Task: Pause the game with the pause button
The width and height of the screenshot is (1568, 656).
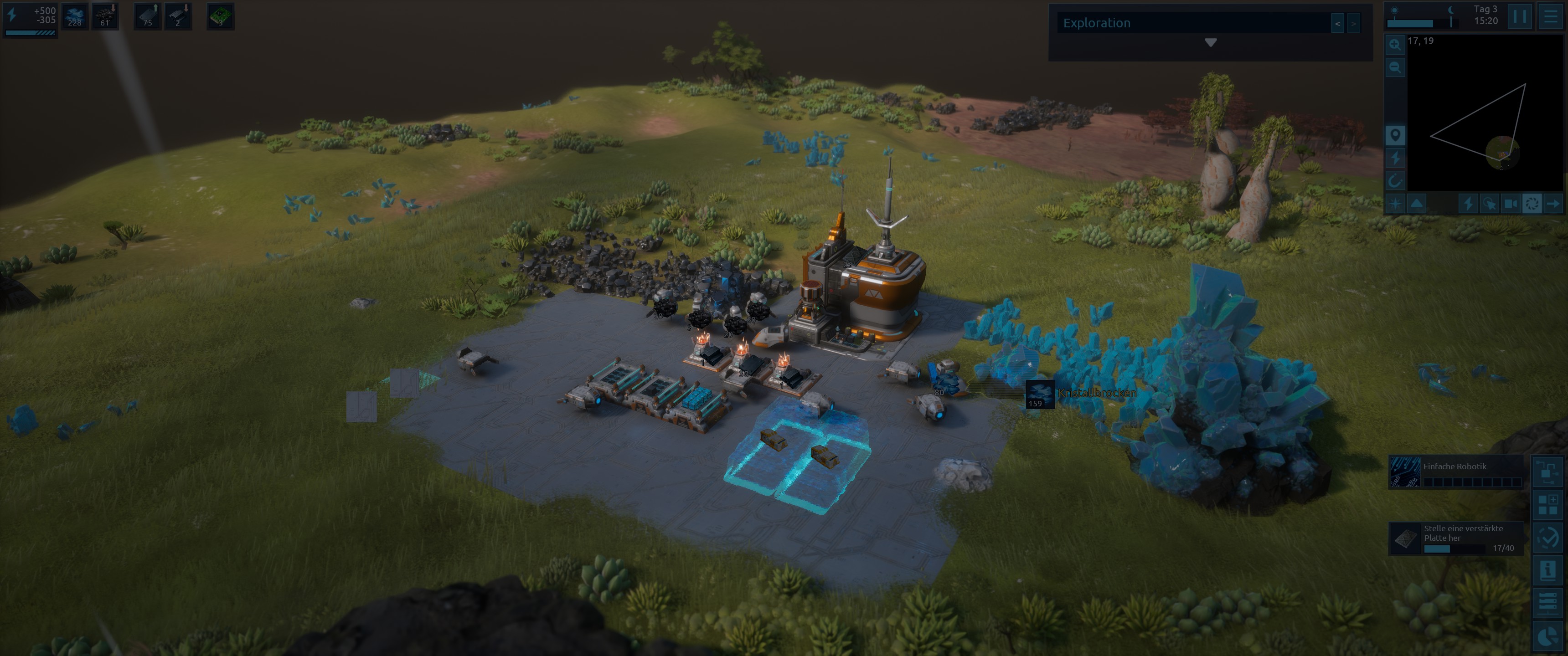Action: (x=1519, y=16)
